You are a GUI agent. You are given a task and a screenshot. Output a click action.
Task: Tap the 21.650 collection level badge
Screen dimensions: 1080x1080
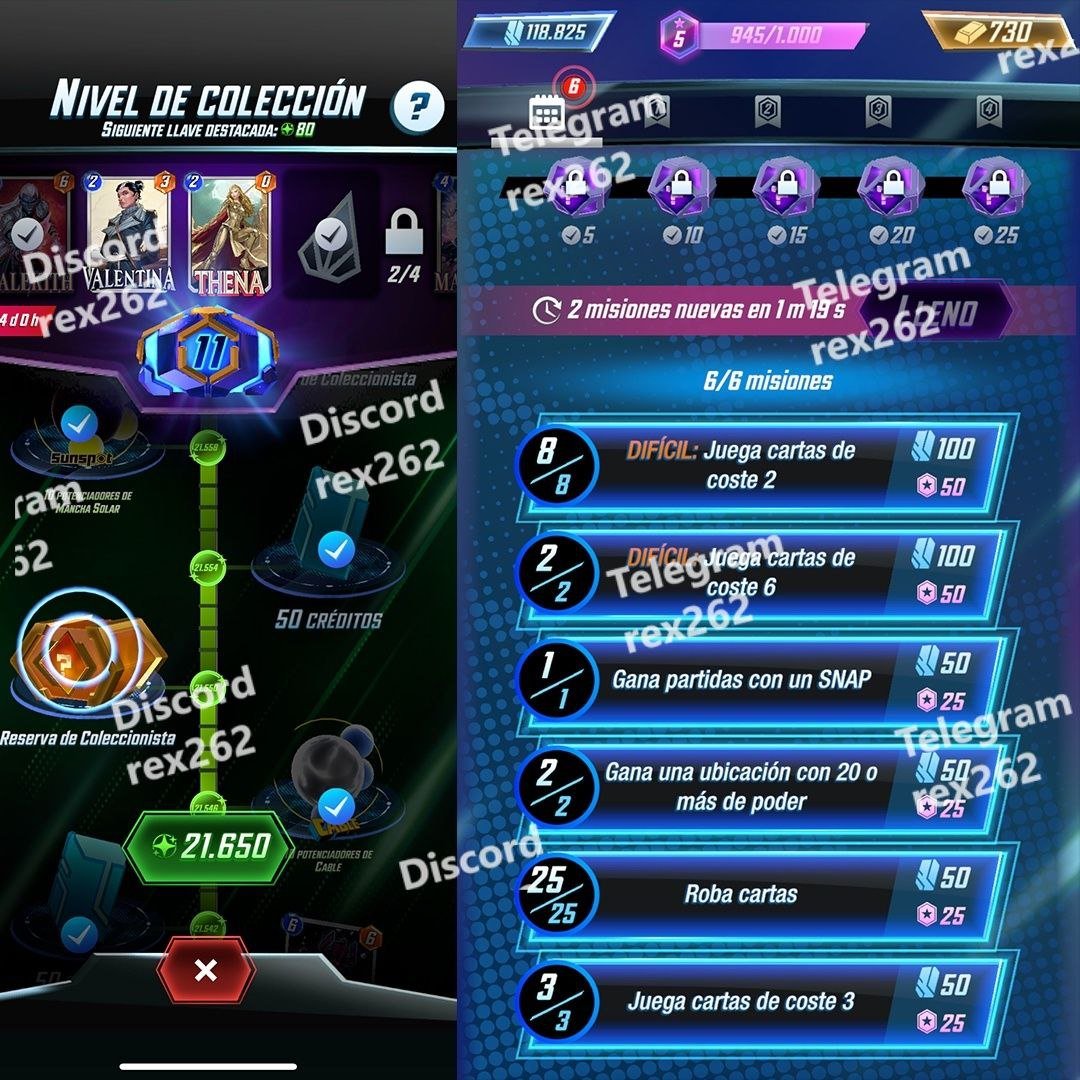[x=208, y=847]
